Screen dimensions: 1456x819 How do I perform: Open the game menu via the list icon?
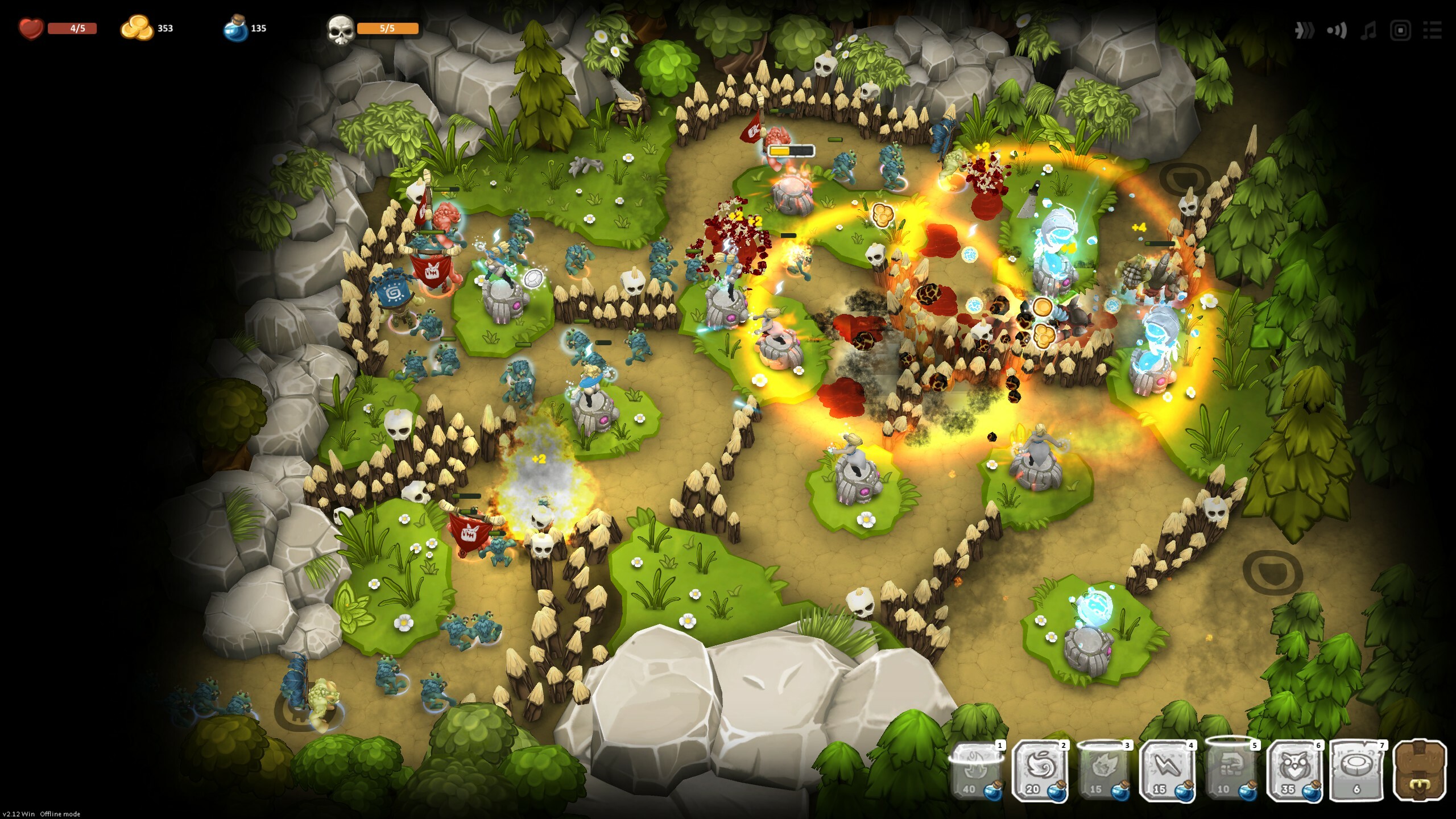(1434, 31)
